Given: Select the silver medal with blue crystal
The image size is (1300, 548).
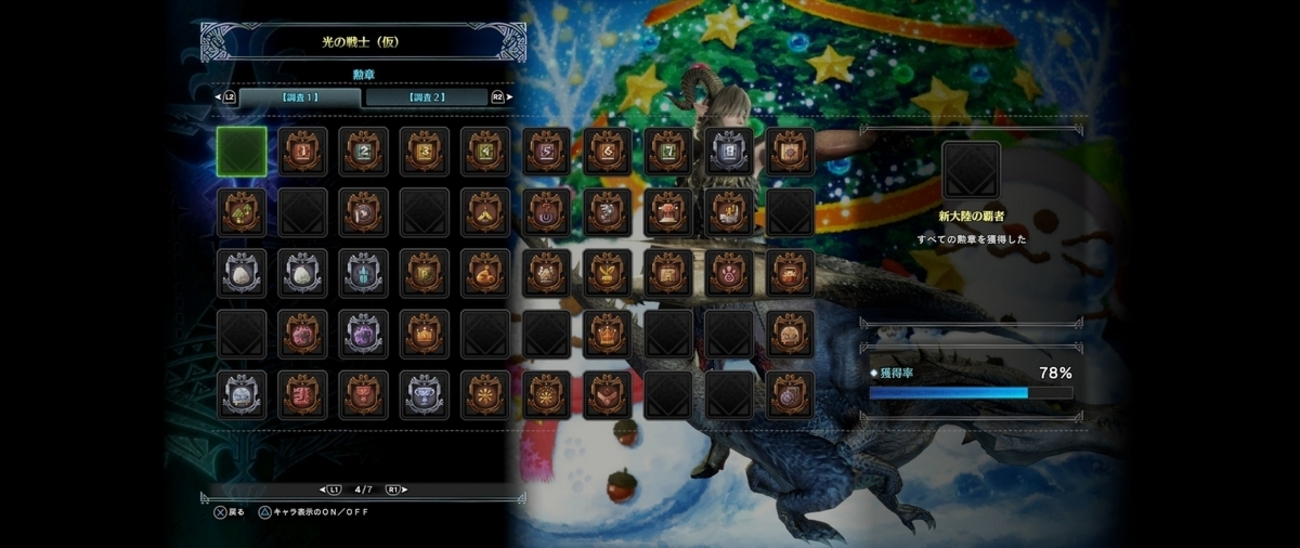Looking at the screenshot, I should coord(363,273).
